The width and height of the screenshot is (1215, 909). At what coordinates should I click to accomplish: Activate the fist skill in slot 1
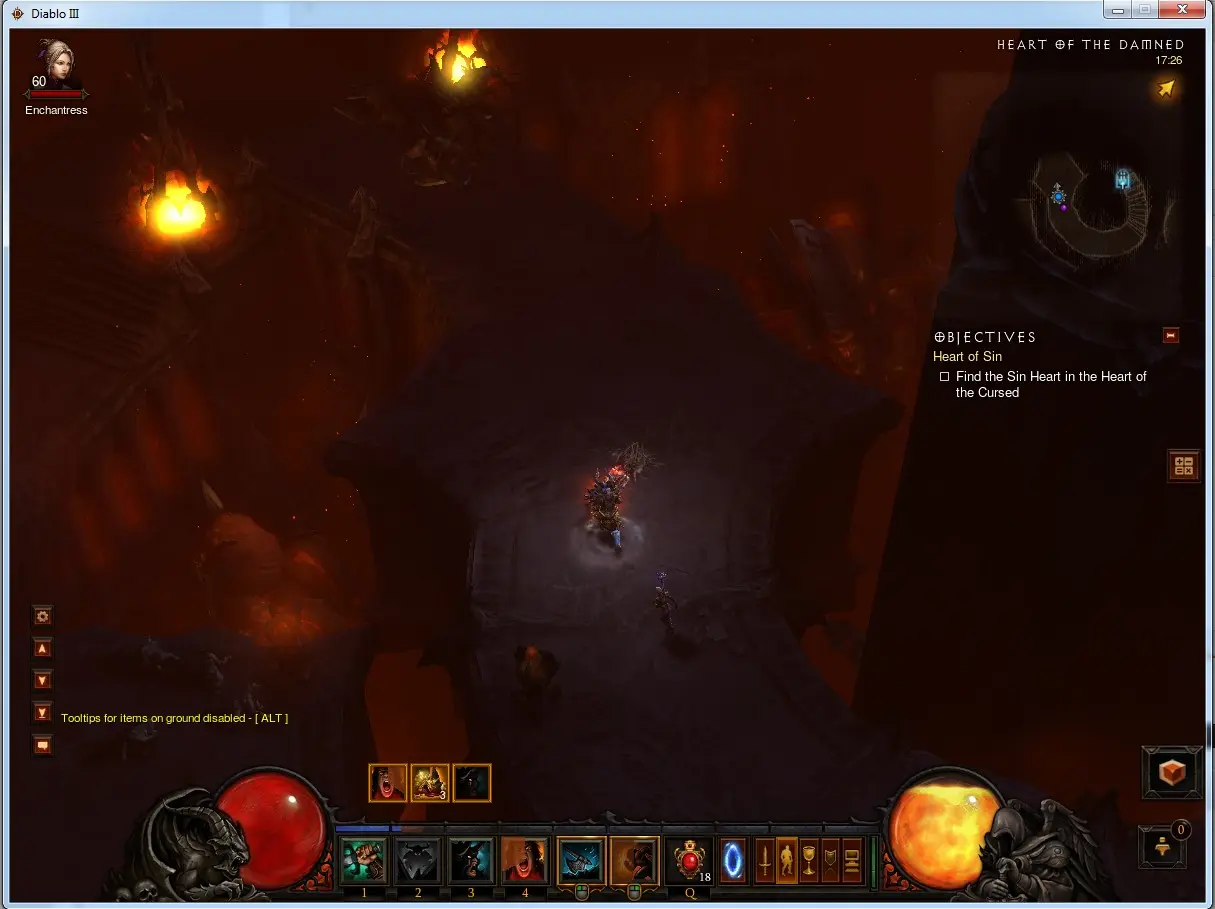click(362, 860)
